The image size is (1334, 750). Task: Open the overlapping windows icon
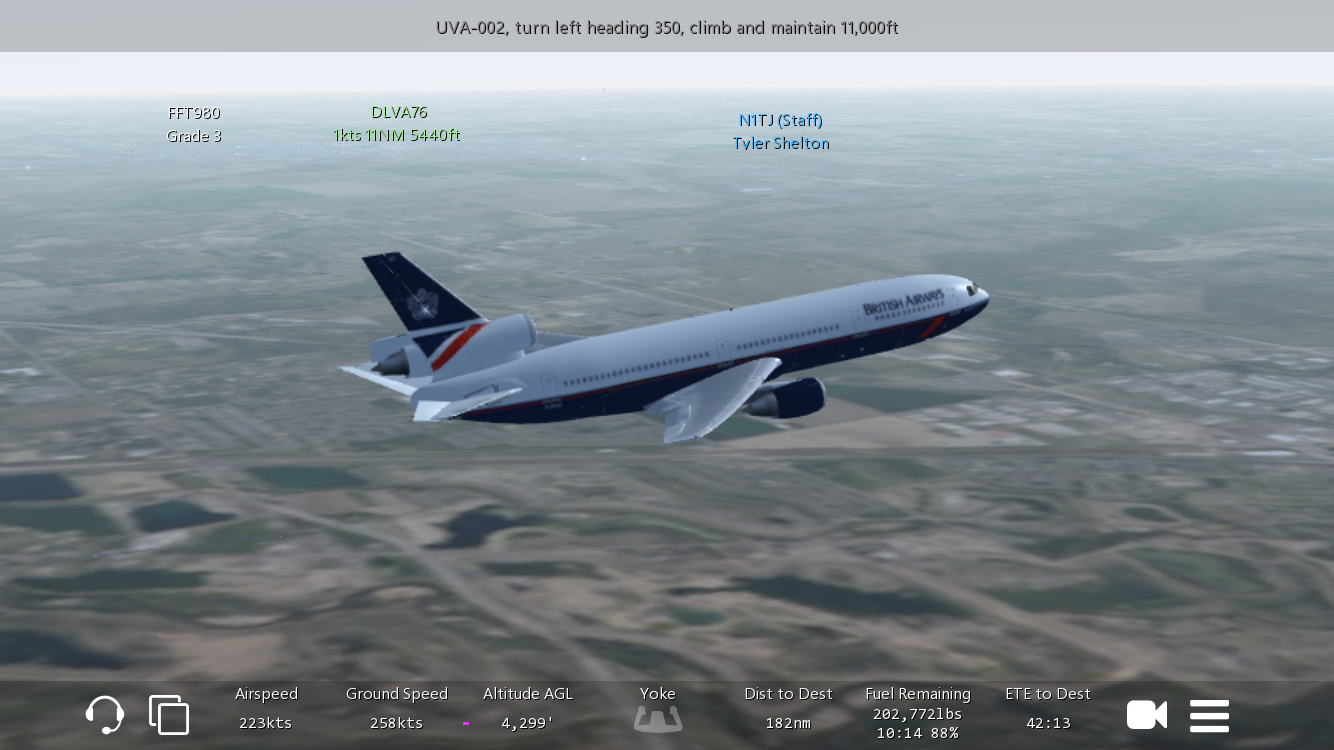(169, 715)
